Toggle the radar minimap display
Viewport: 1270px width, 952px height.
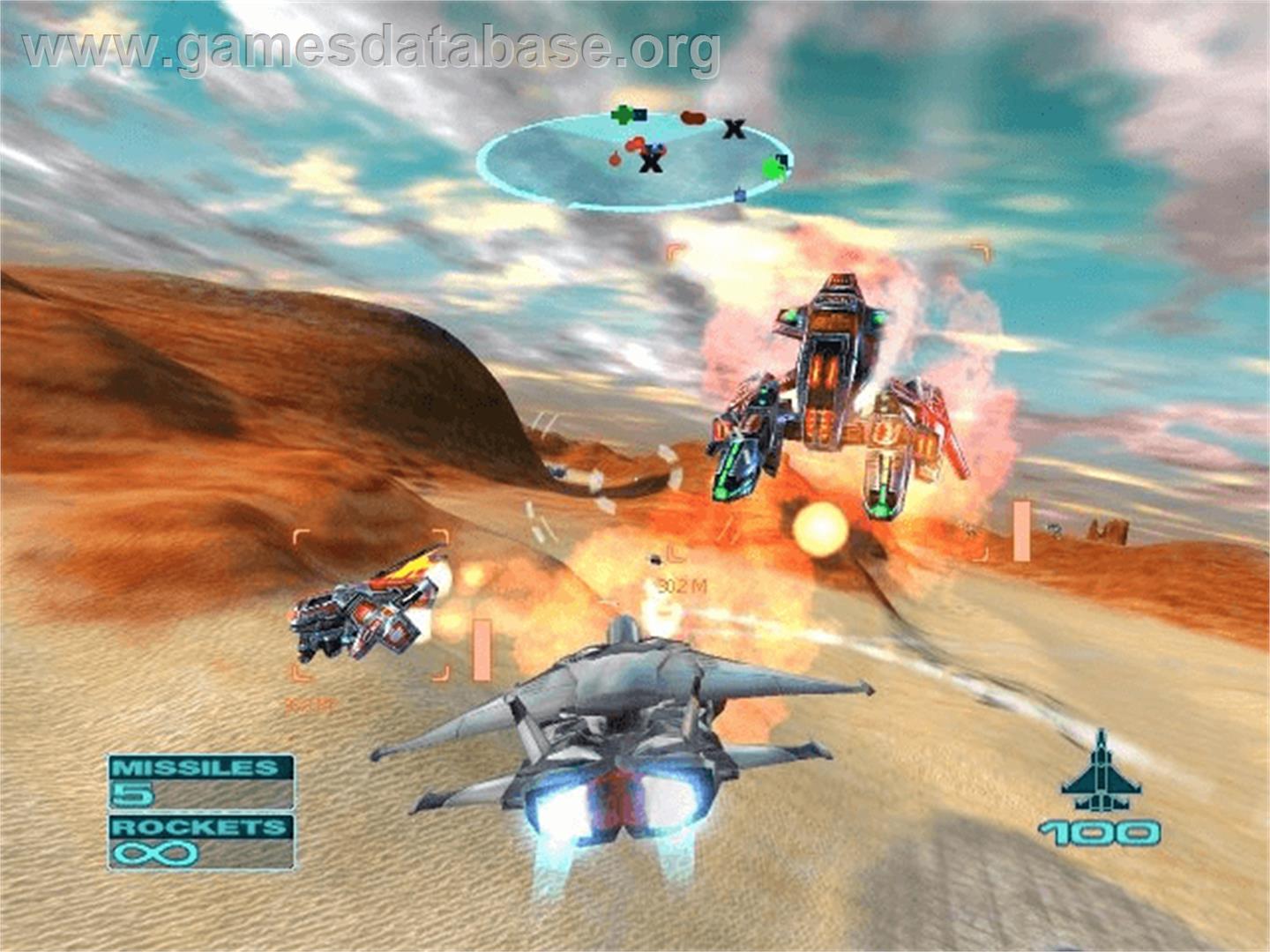click(x=635, y=159)
